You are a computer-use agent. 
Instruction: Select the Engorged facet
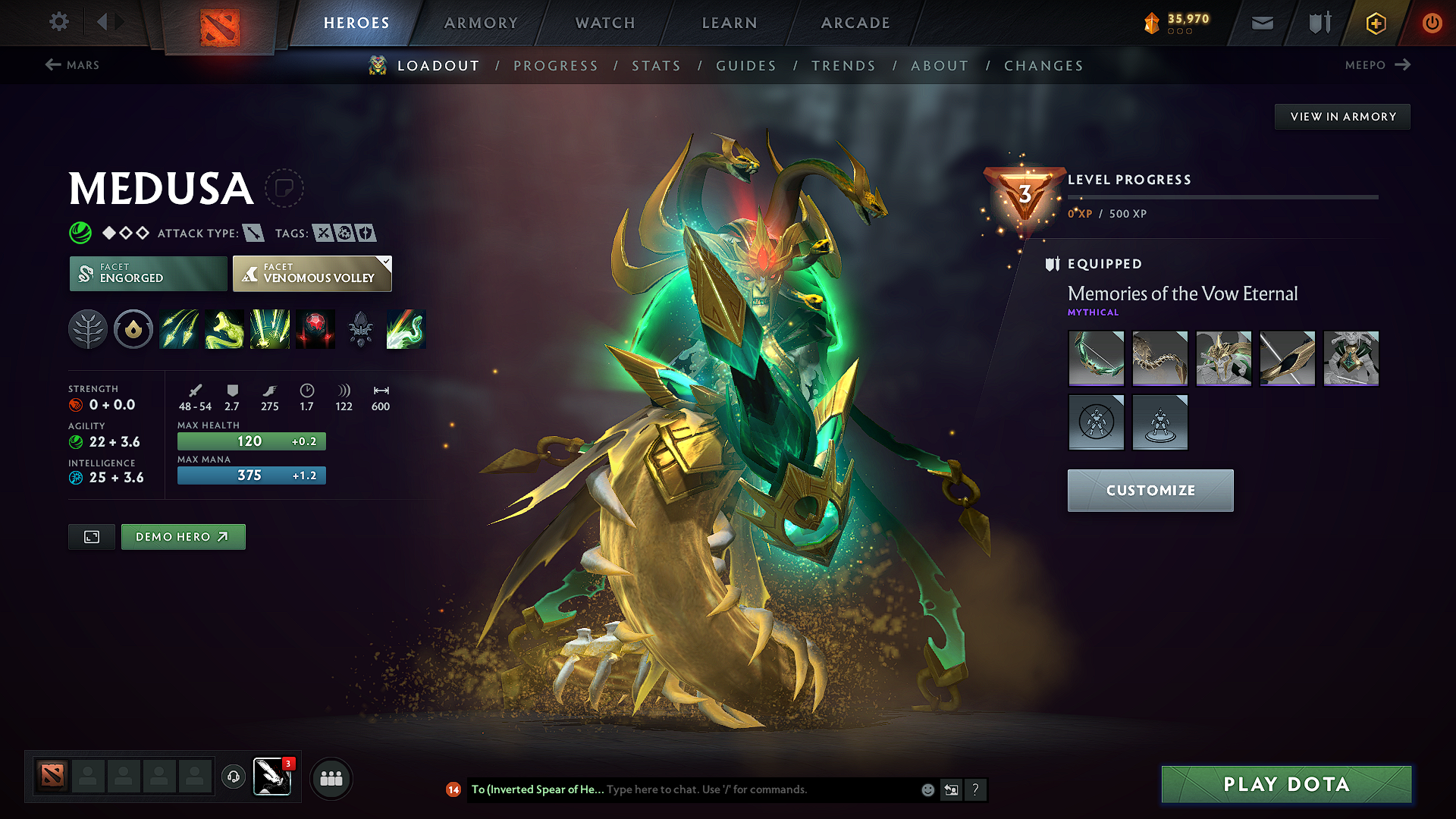tap(147, 273)
